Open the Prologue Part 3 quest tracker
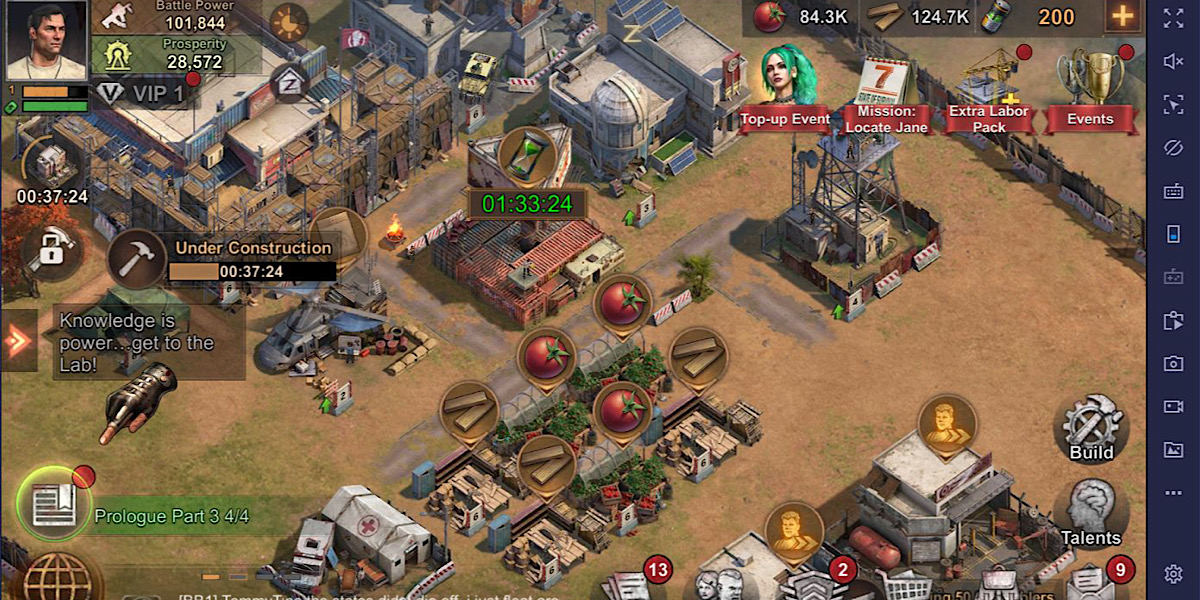1200x600 pixels. (x=170, y=516)
